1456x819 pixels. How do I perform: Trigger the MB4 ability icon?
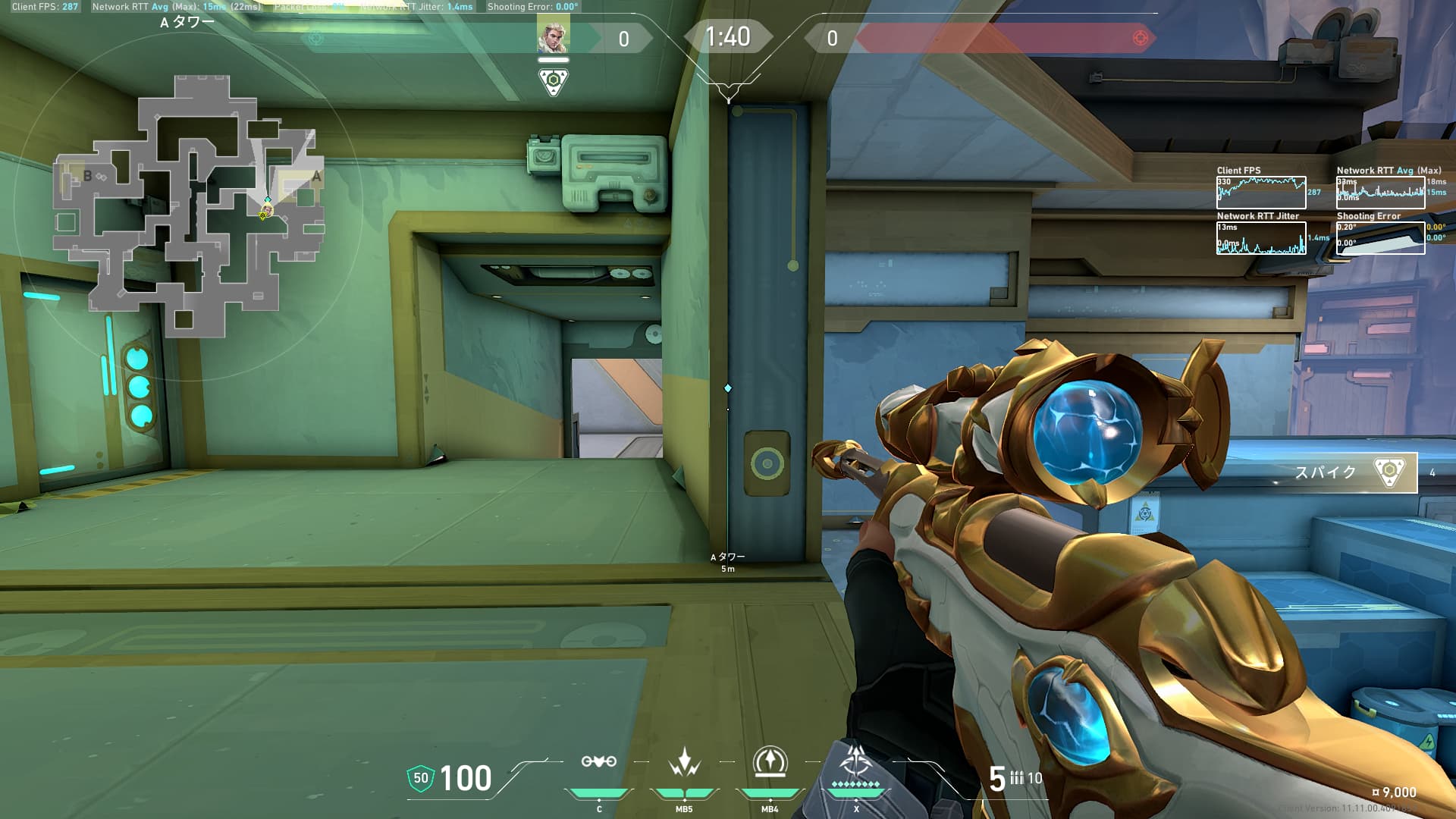(770, 762)
